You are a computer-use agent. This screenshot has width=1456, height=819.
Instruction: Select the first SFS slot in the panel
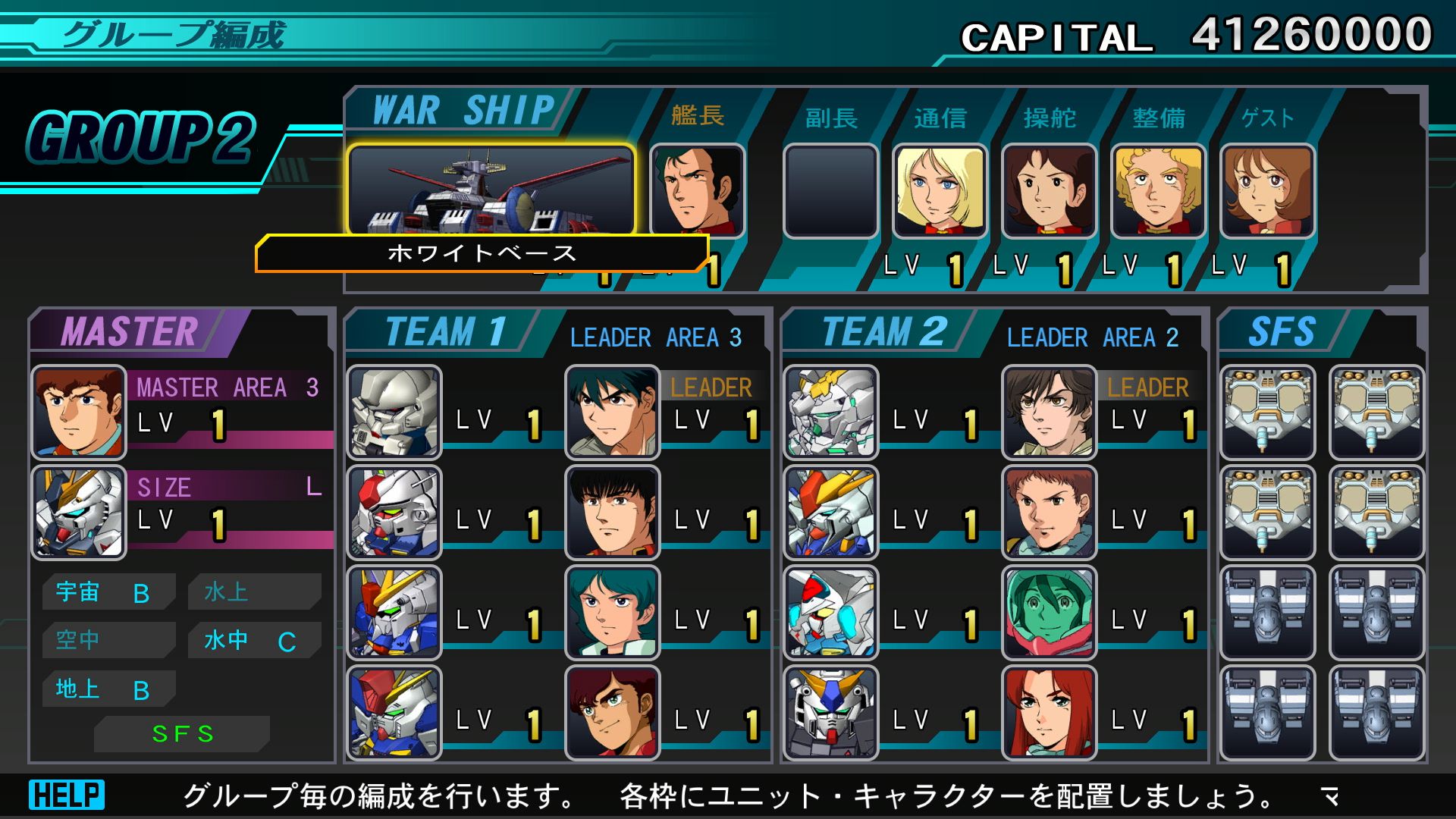(x=1267, y=413)
